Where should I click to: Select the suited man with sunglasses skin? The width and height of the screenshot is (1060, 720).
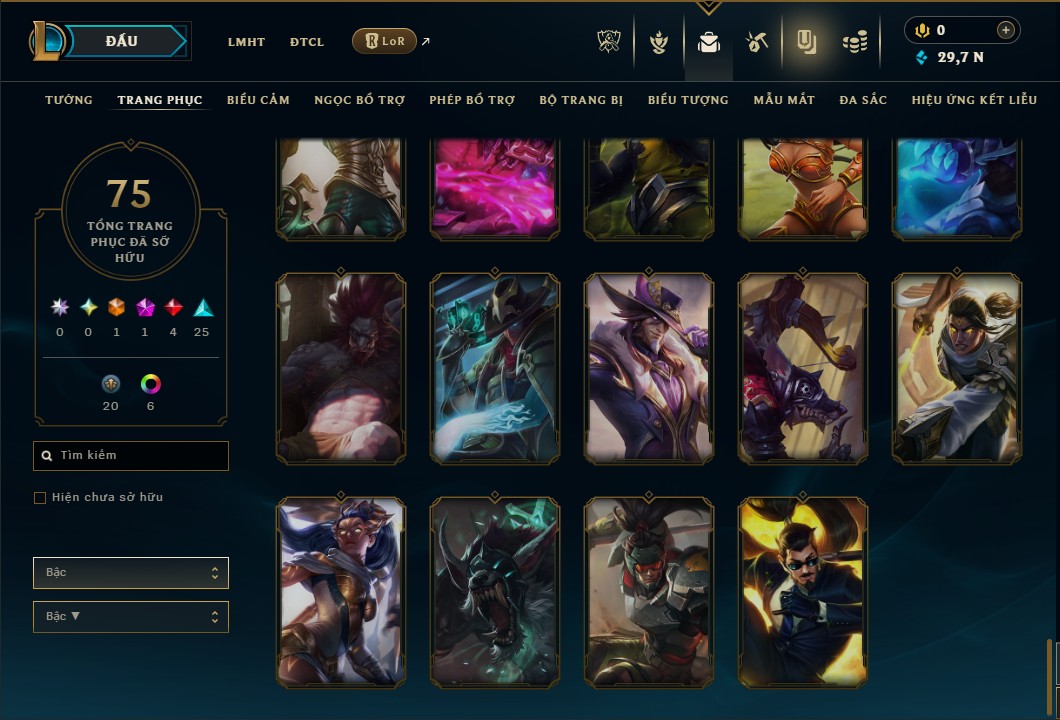pyautogui.click(x=803, y=592)
